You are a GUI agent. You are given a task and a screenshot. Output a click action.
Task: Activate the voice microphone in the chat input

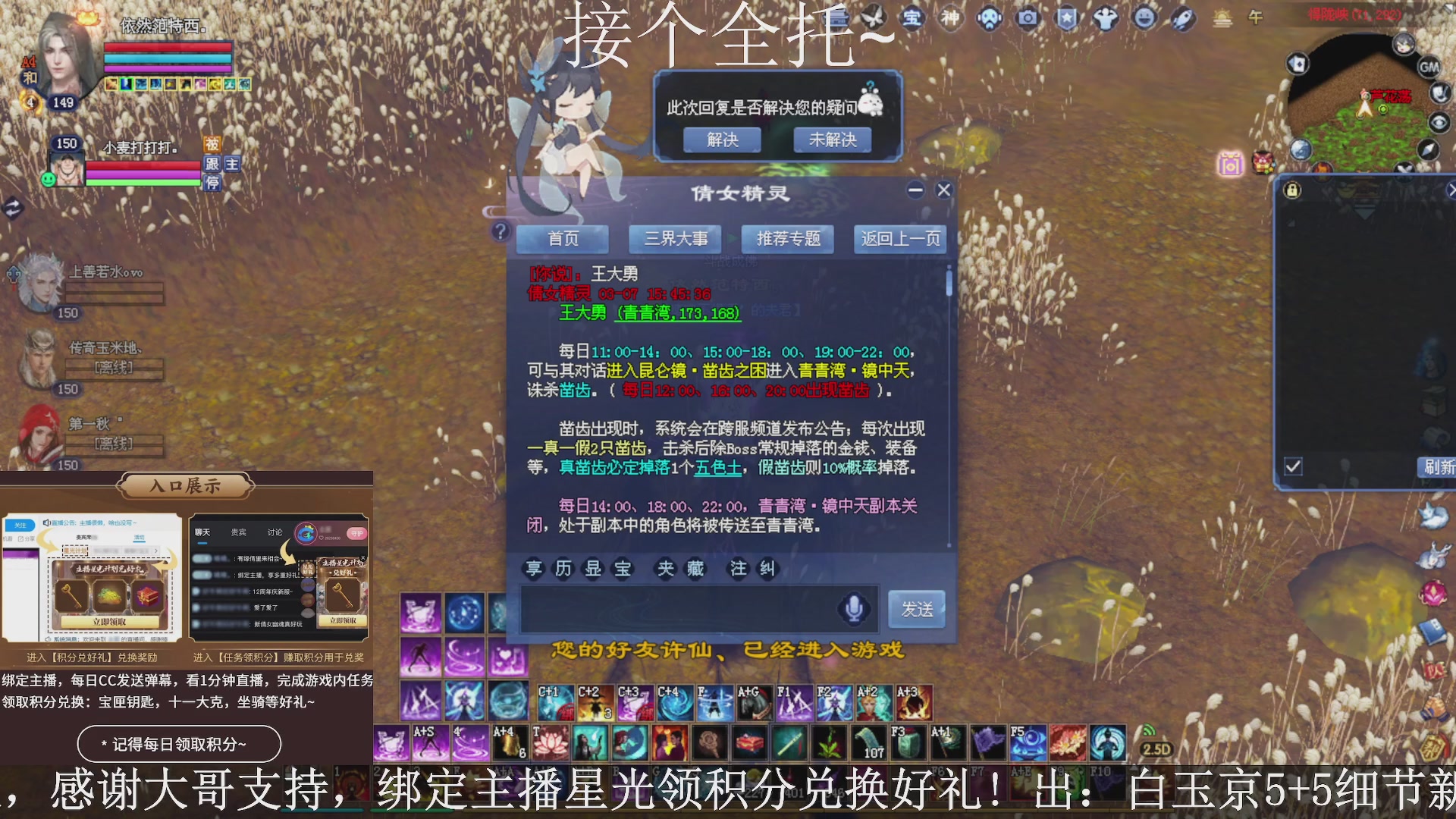point(855,607)
